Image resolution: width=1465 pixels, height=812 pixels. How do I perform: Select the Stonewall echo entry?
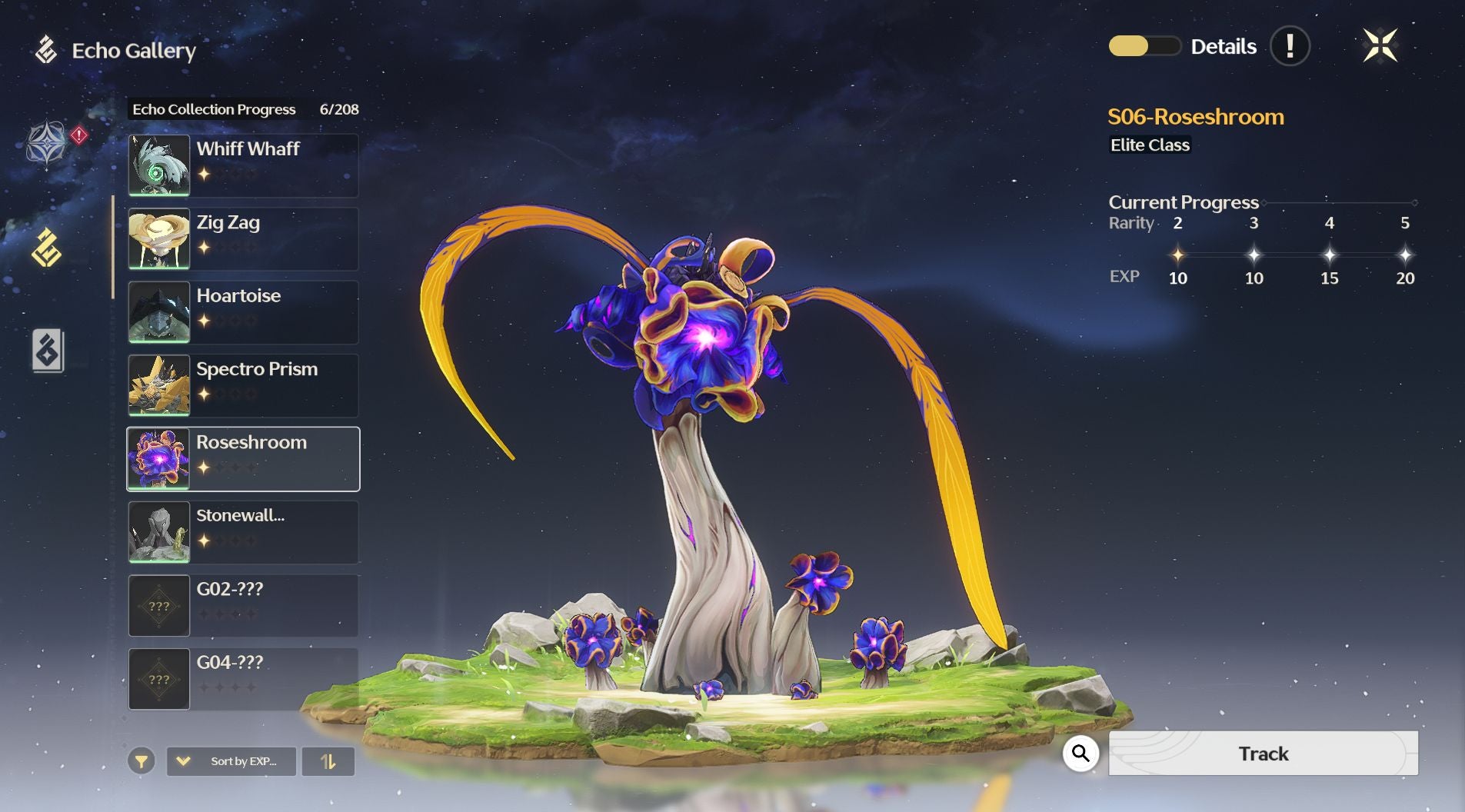[243, 532]
